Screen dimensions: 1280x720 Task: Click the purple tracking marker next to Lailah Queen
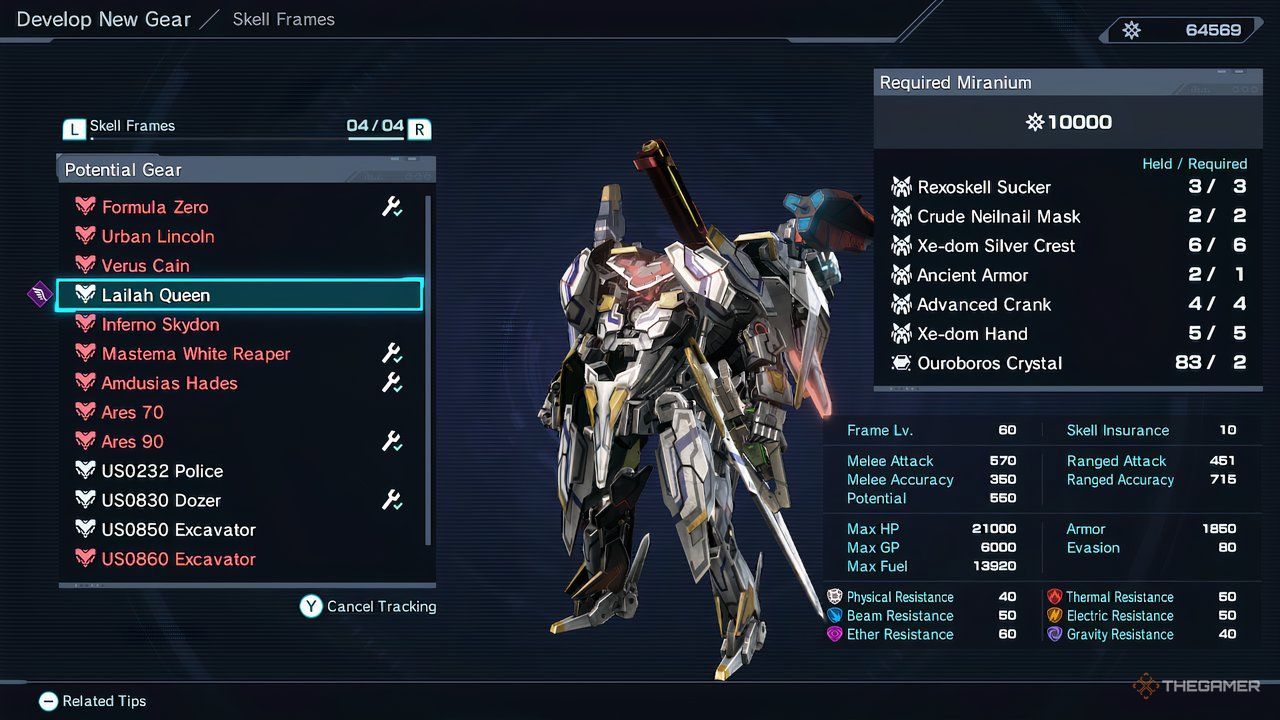pyautogui.click(x=39, y=294)
